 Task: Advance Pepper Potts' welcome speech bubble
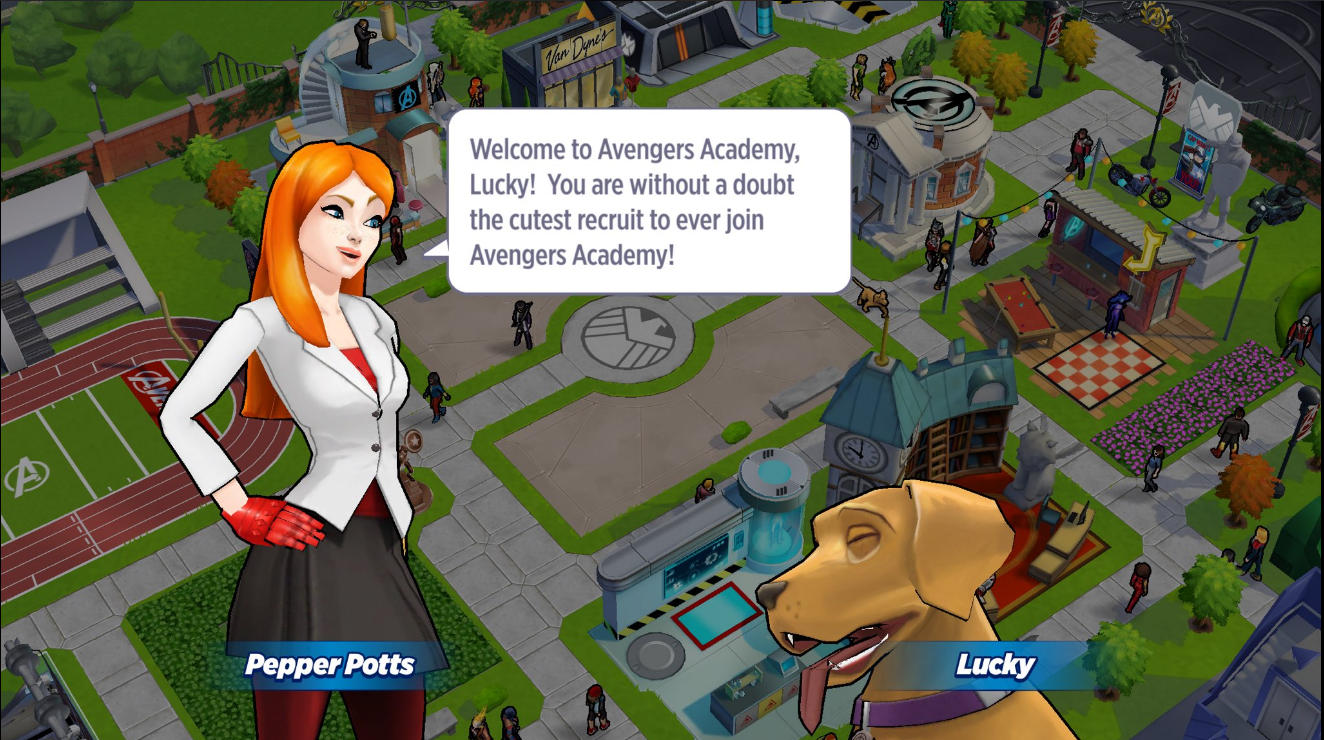pos(648,201)
